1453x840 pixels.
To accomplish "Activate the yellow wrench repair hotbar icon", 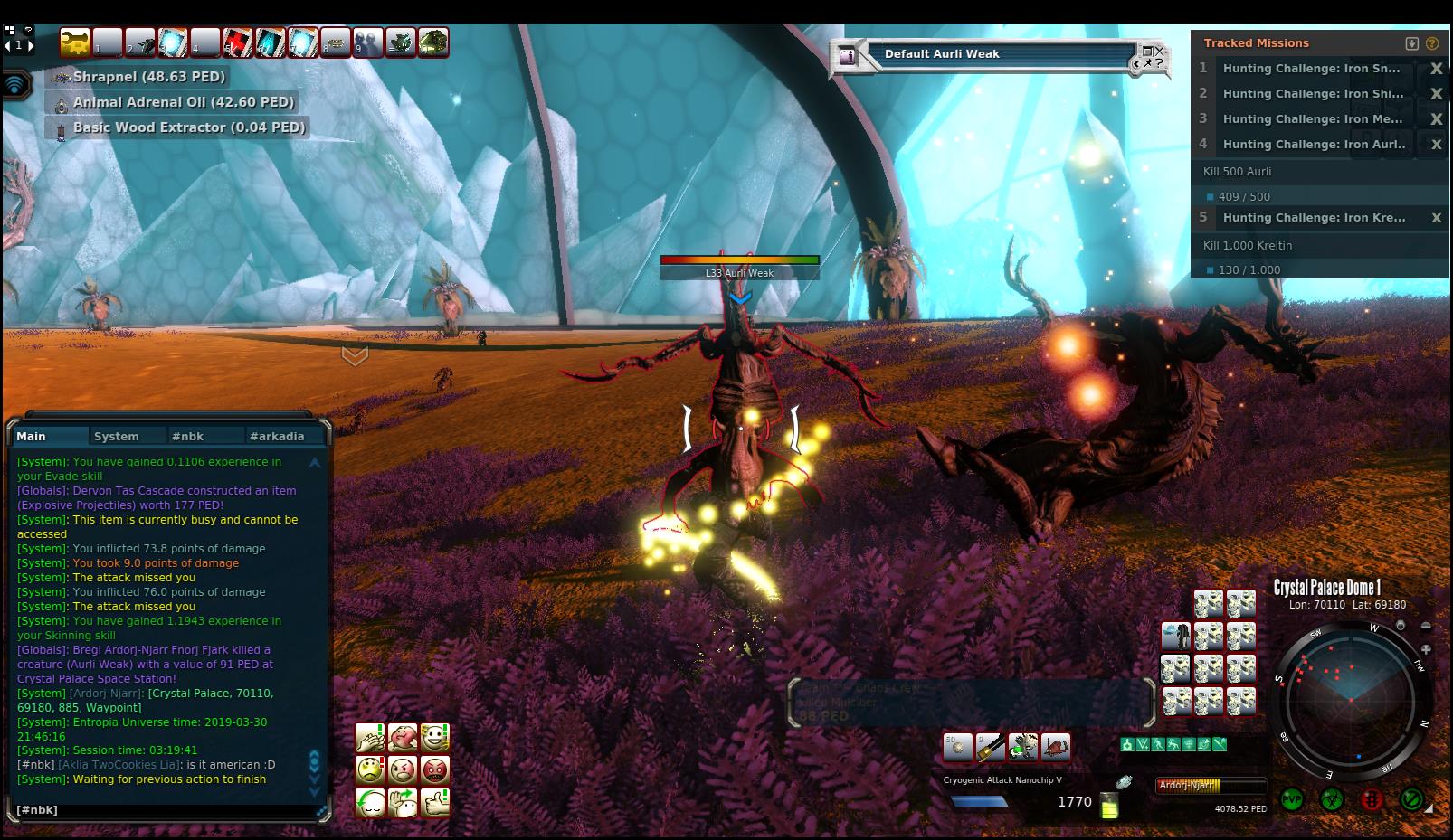I will (x=74, y=42).
